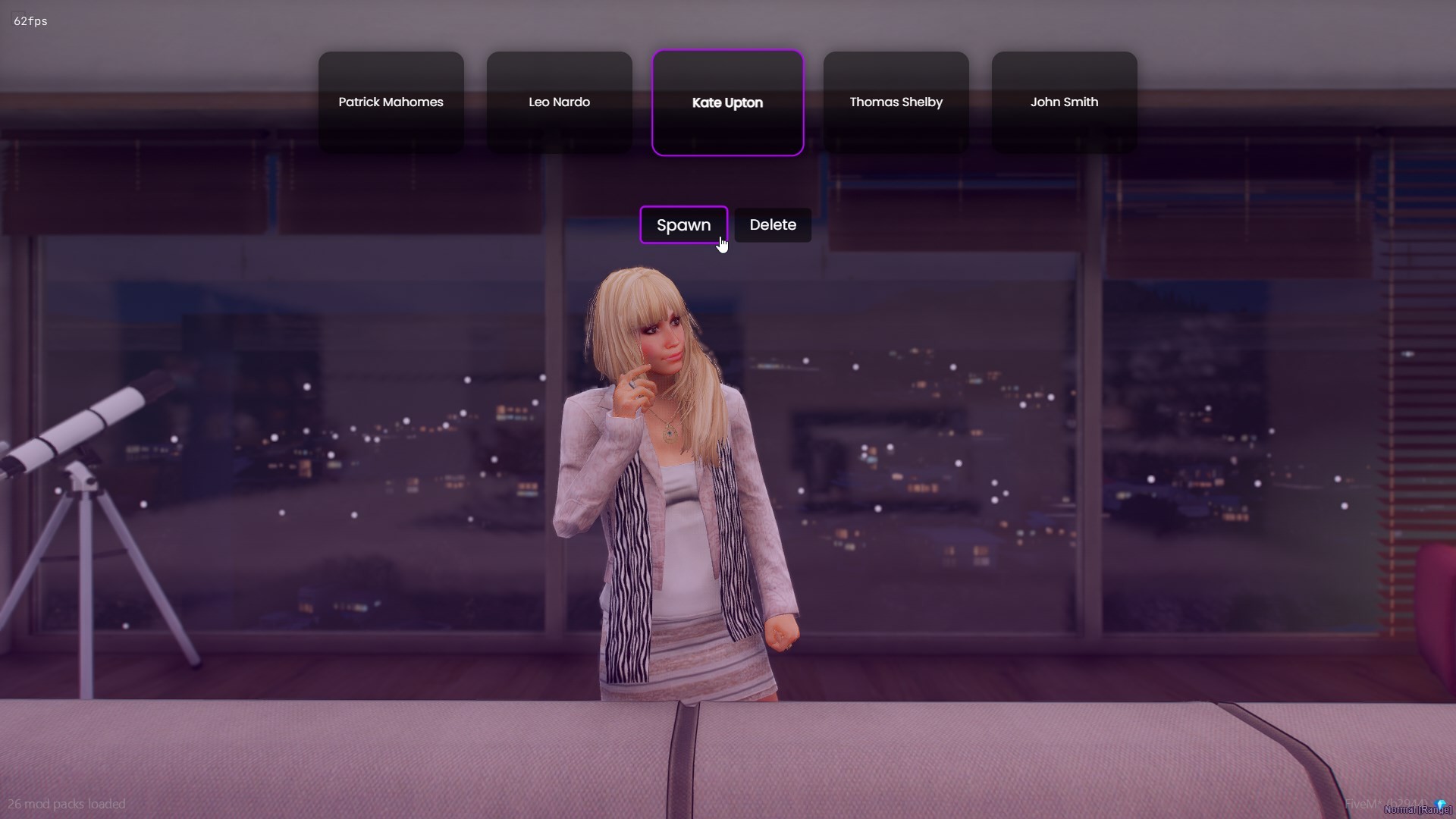Choose the John Smith character card

[x=1064, y=102]
